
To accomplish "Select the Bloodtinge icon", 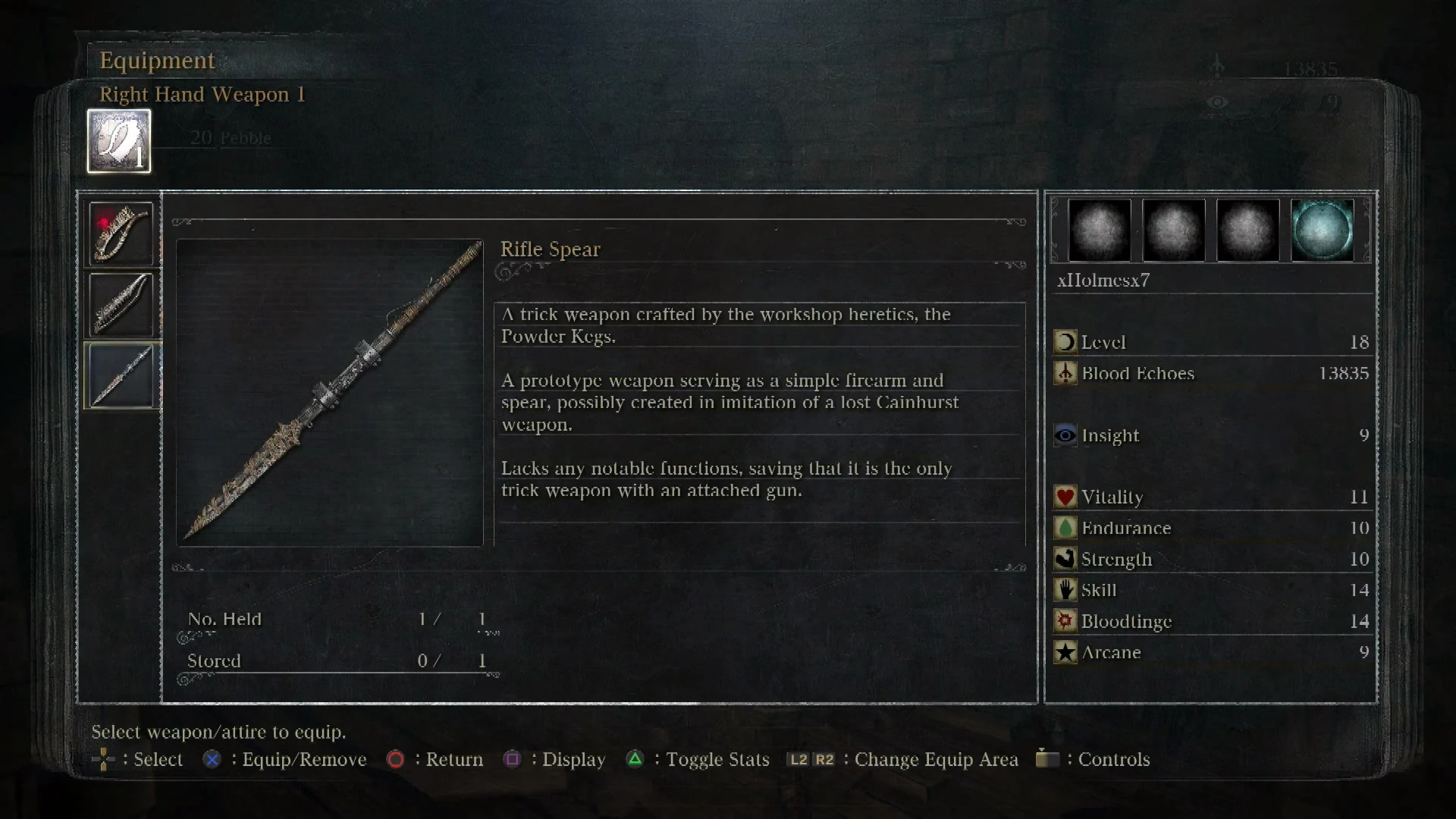I will pyautogui.click(x=1065, y=621).
